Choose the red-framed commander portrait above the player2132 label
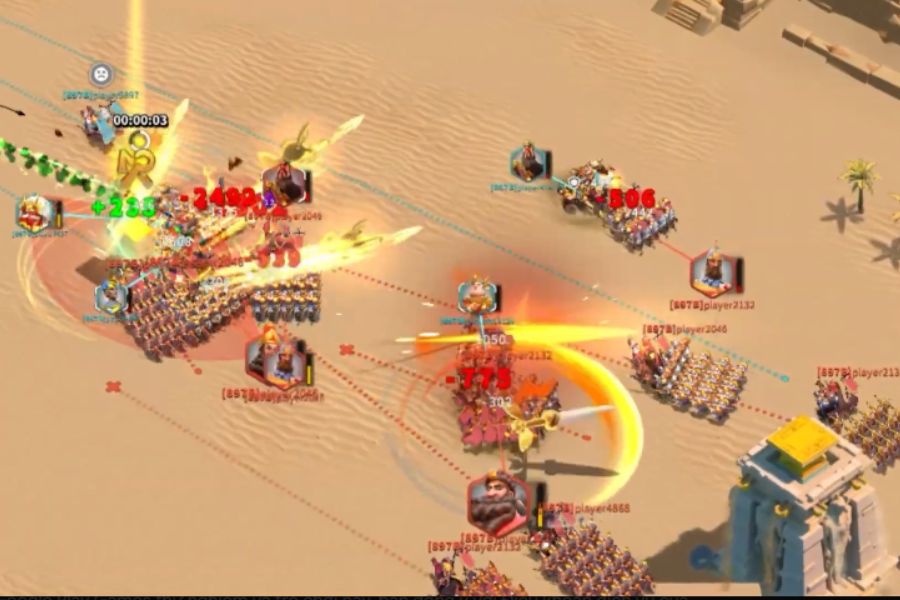This screenshot has width=900, height=600. tap(714, 272)
